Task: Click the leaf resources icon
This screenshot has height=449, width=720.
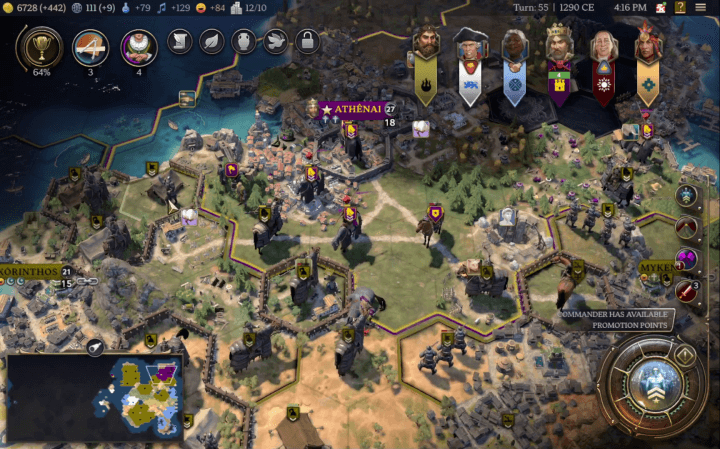Action: [212, 42]
